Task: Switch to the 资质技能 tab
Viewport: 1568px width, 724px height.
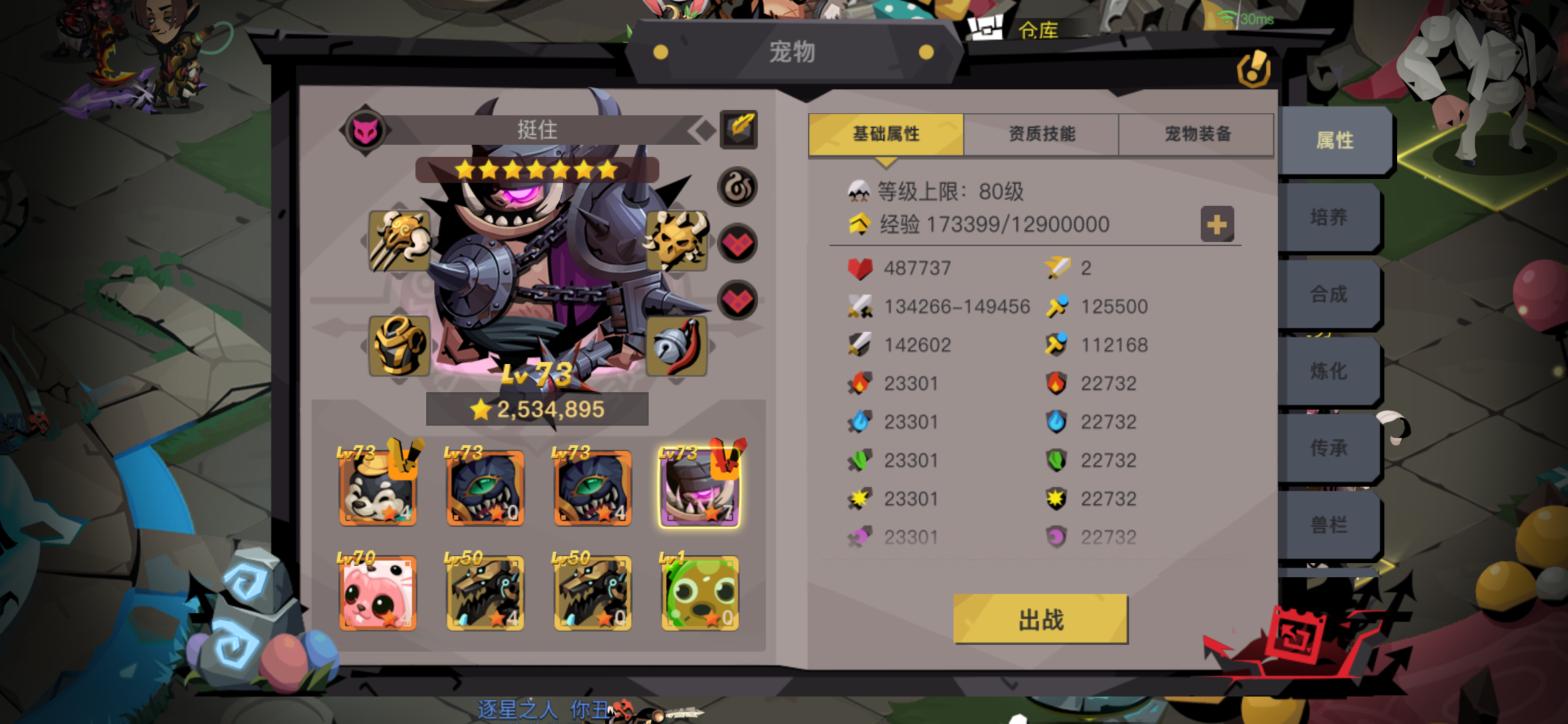Action: tap(1041, 134)
